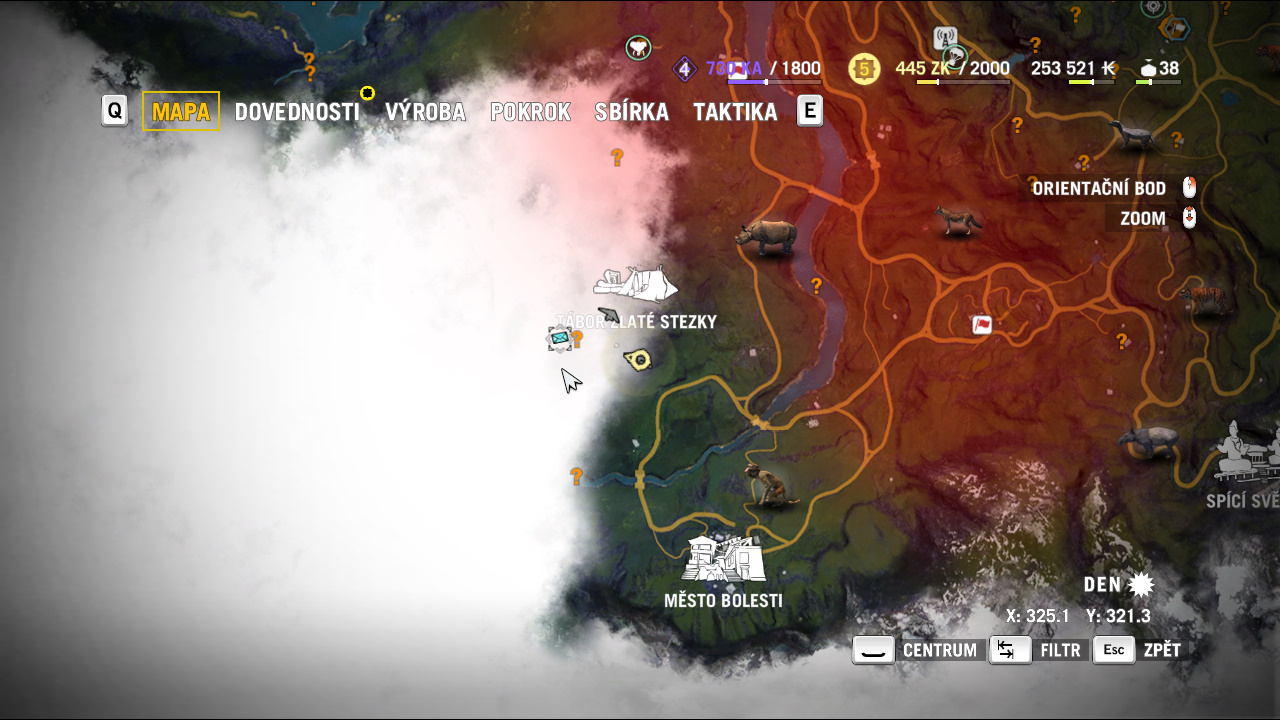Select the Město Bolesti location icon
The image size is (1280, 720).
(x=723, y=559)
